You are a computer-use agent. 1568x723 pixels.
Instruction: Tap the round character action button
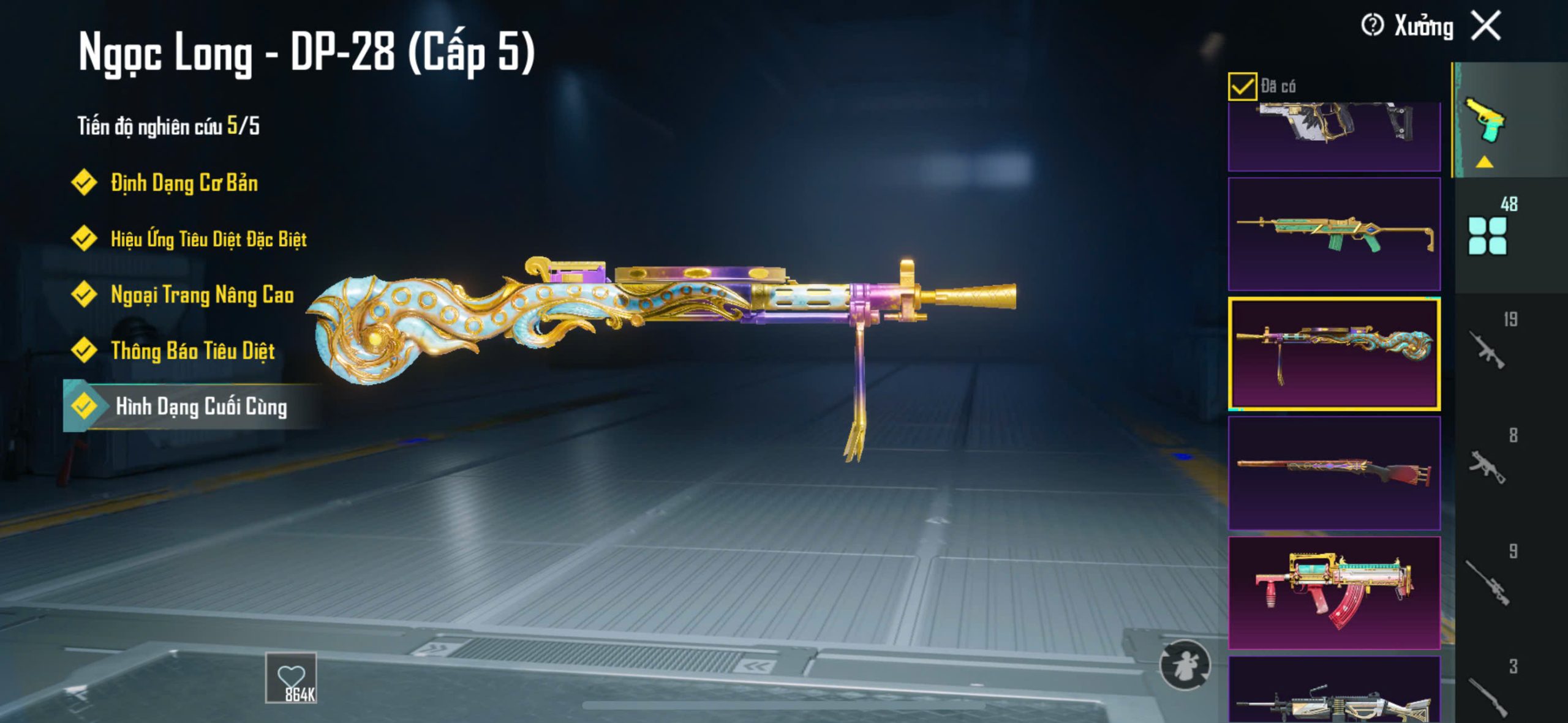click(x=1185, y=665)
